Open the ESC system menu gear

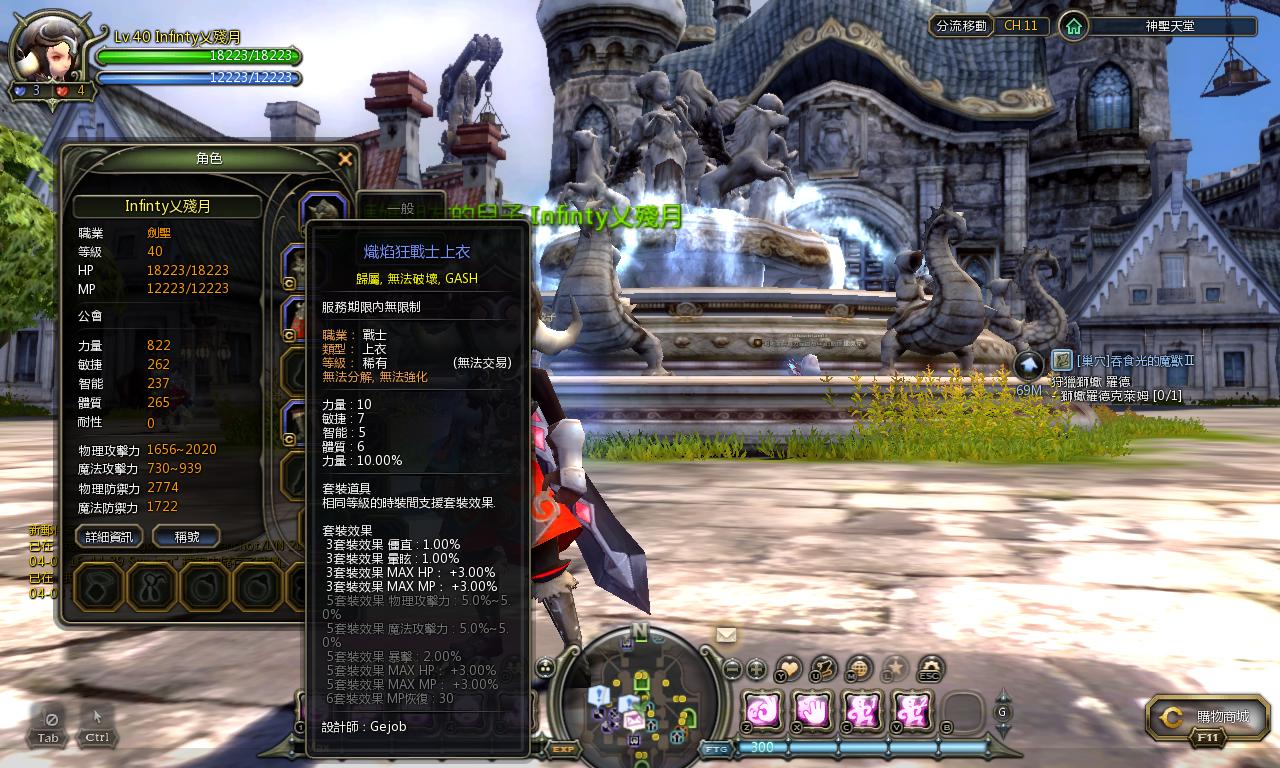(x=931, y=669)
